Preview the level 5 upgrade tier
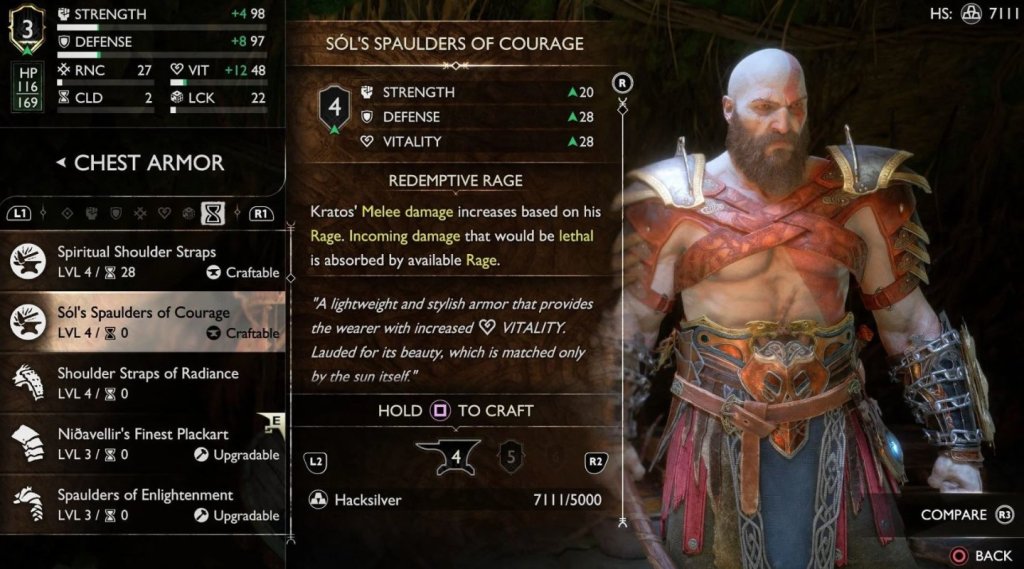 click(512, 459)
